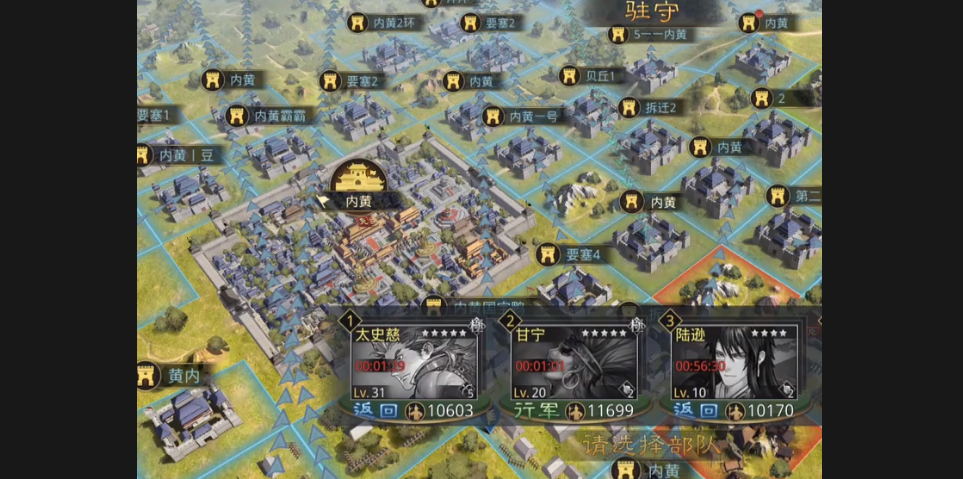Select the 内黄2环 map label
Viewport: 963px width, 479px height.
click(381, 22)
